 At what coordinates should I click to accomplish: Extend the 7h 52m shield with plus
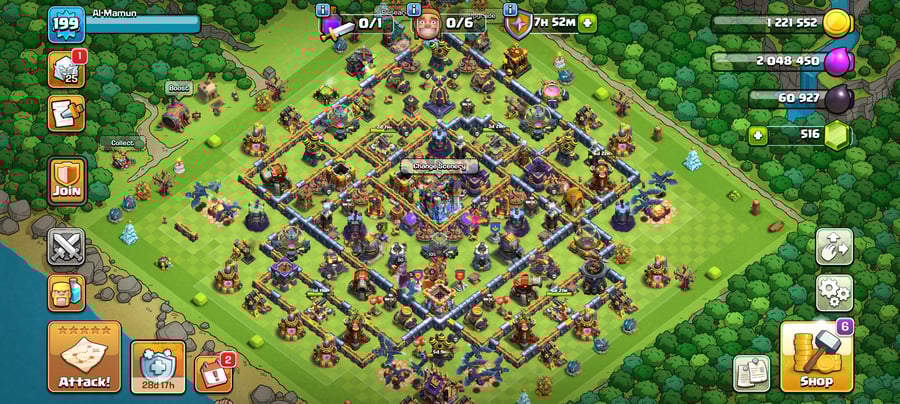point(588,22)
